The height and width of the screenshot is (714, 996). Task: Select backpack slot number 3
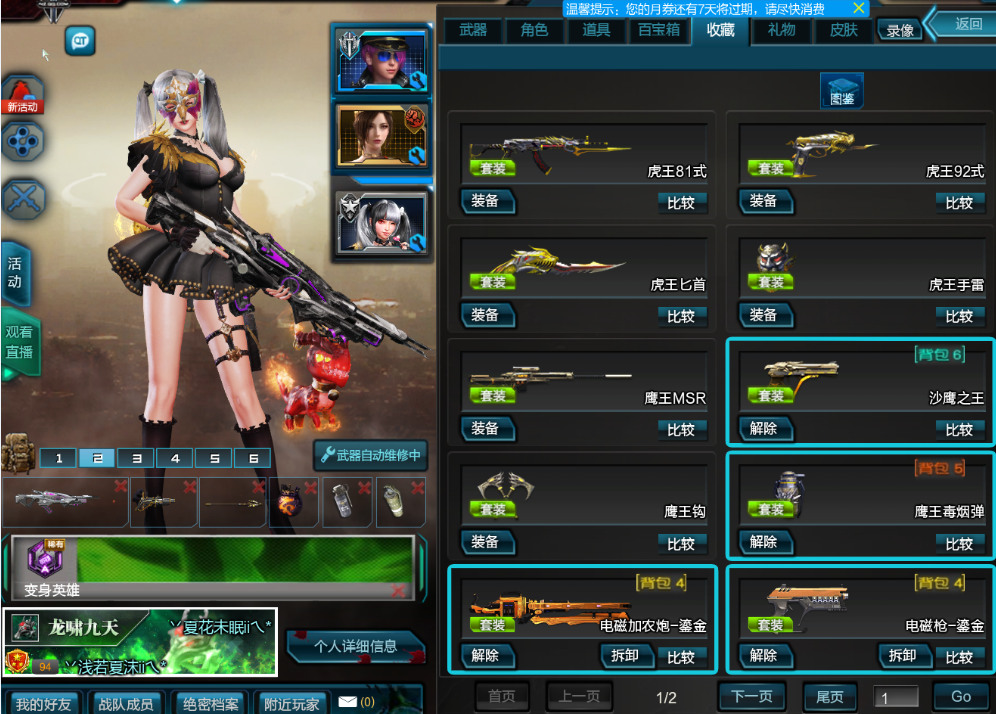tap(136, 458)
